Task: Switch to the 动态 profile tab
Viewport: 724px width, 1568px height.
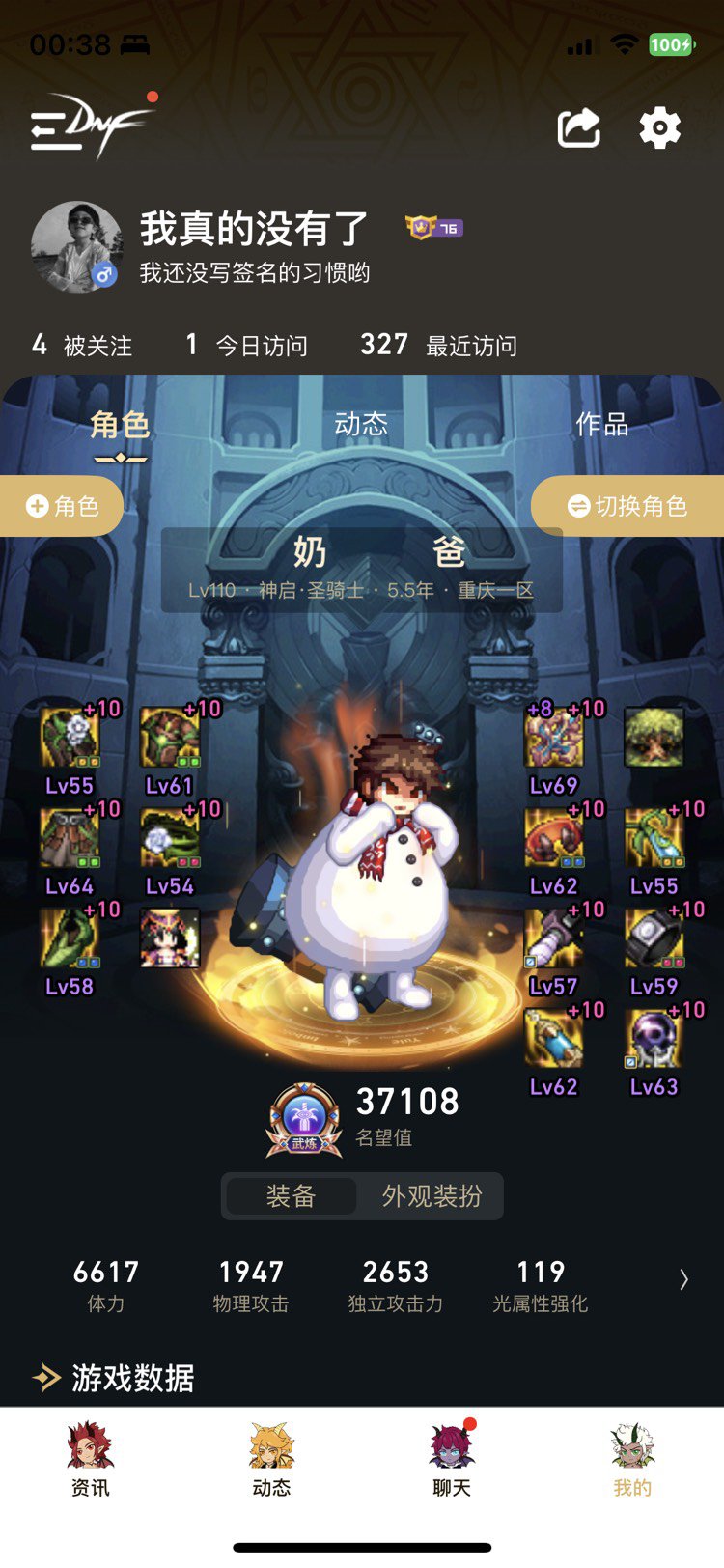Action: point(361,424)
